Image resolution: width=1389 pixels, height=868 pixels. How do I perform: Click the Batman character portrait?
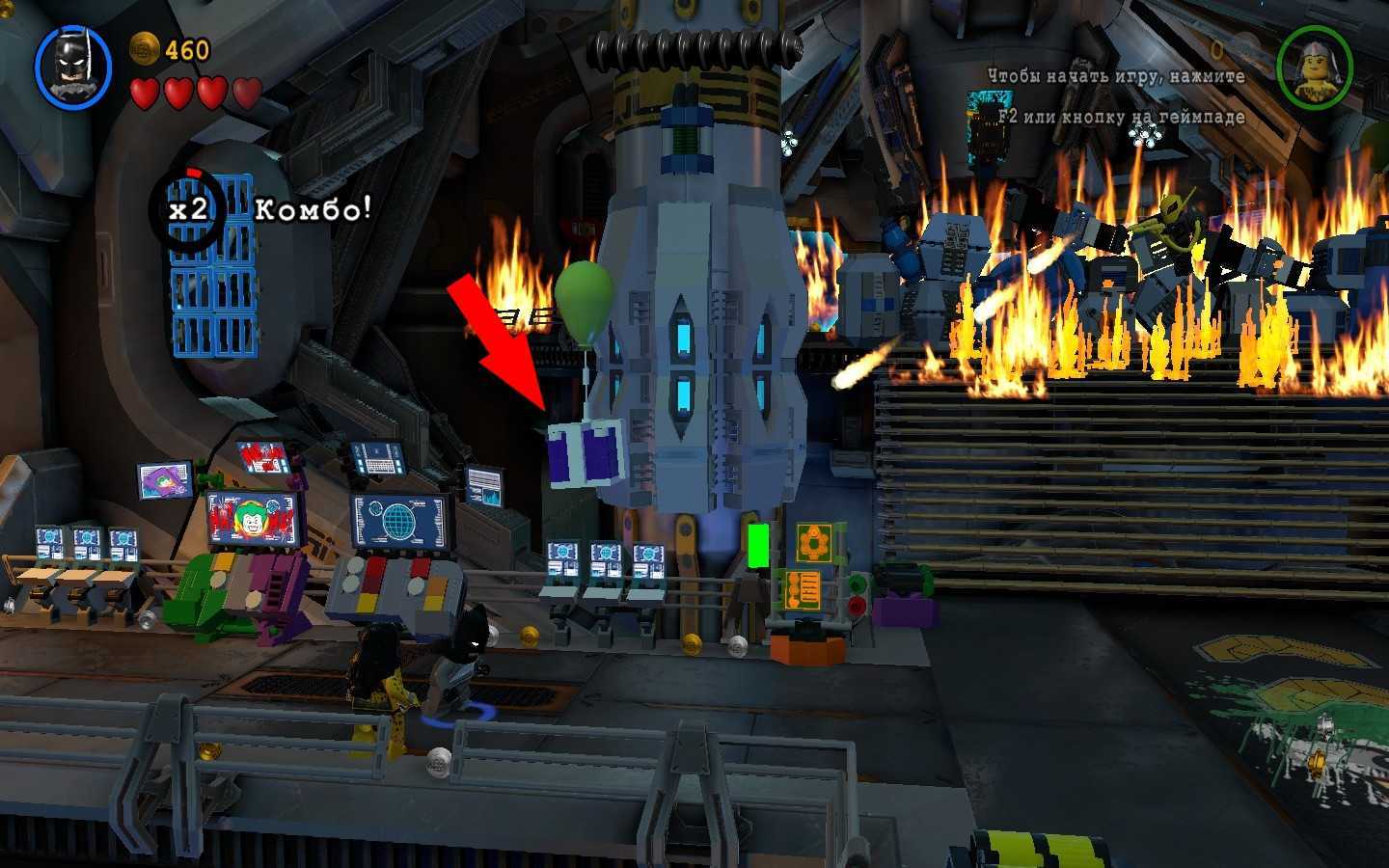point(72,67)
